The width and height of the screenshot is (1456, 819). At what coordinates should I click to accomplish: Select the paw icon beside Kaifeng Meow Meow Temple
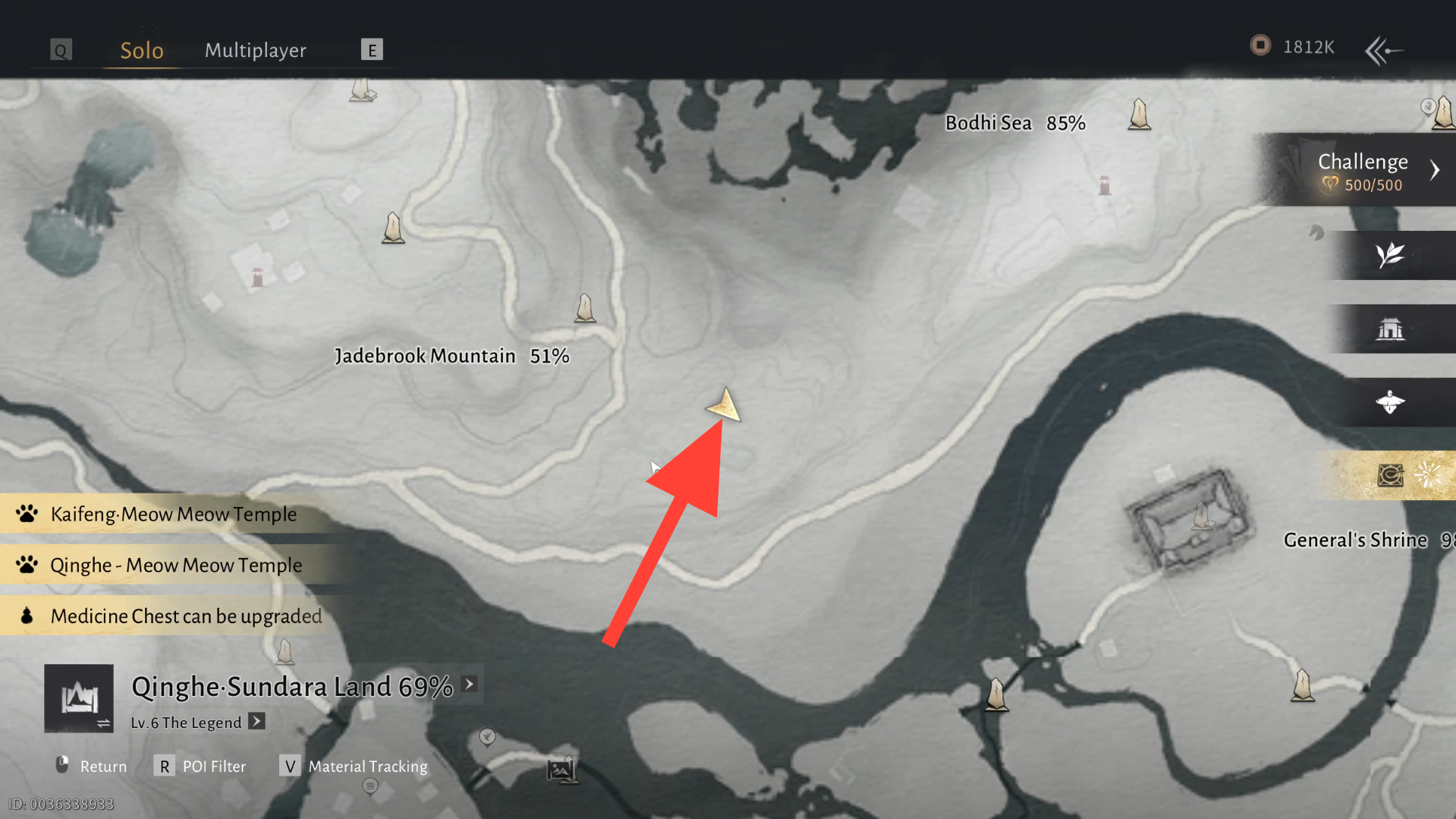coord(28,514)
